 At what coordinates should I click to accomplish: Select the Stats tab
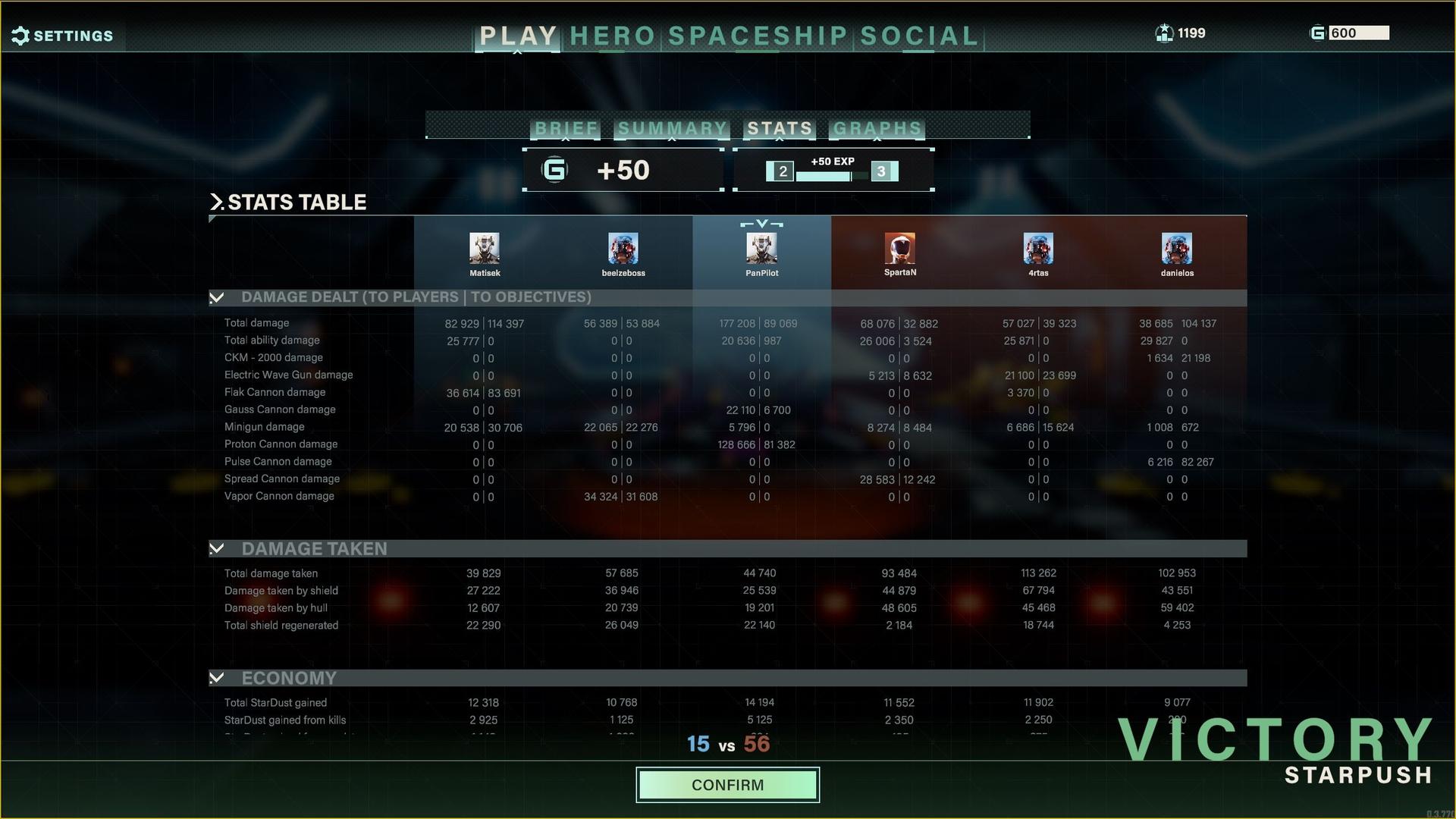(780, 128)
